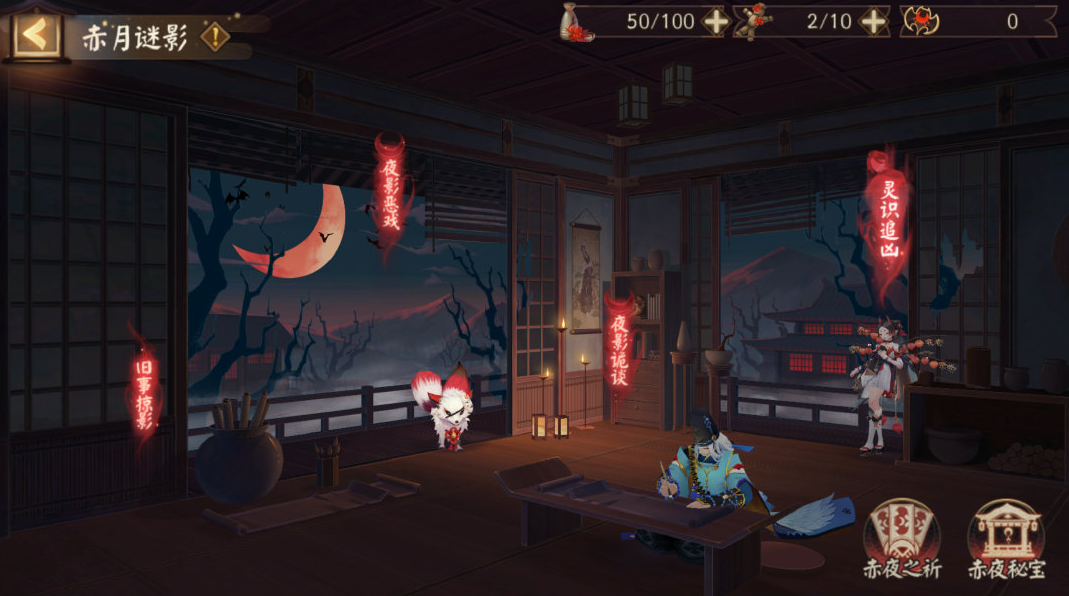The width and height of the screenshot is (1069, 596).
Task: Go back using the arrow button
Action: pos(36,34)
